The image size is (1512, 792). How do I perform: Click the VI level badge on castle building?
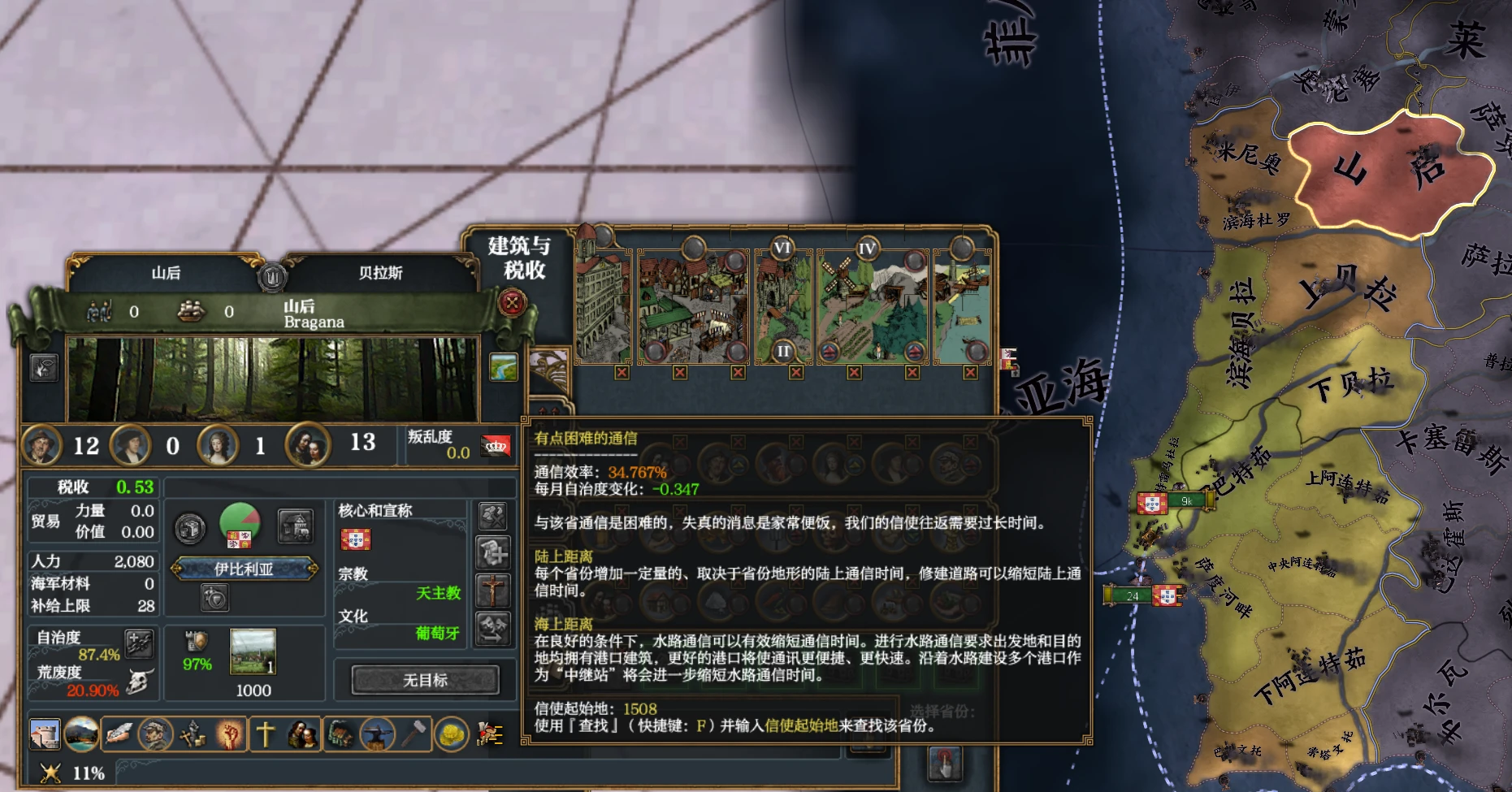[x=782, y=248]
